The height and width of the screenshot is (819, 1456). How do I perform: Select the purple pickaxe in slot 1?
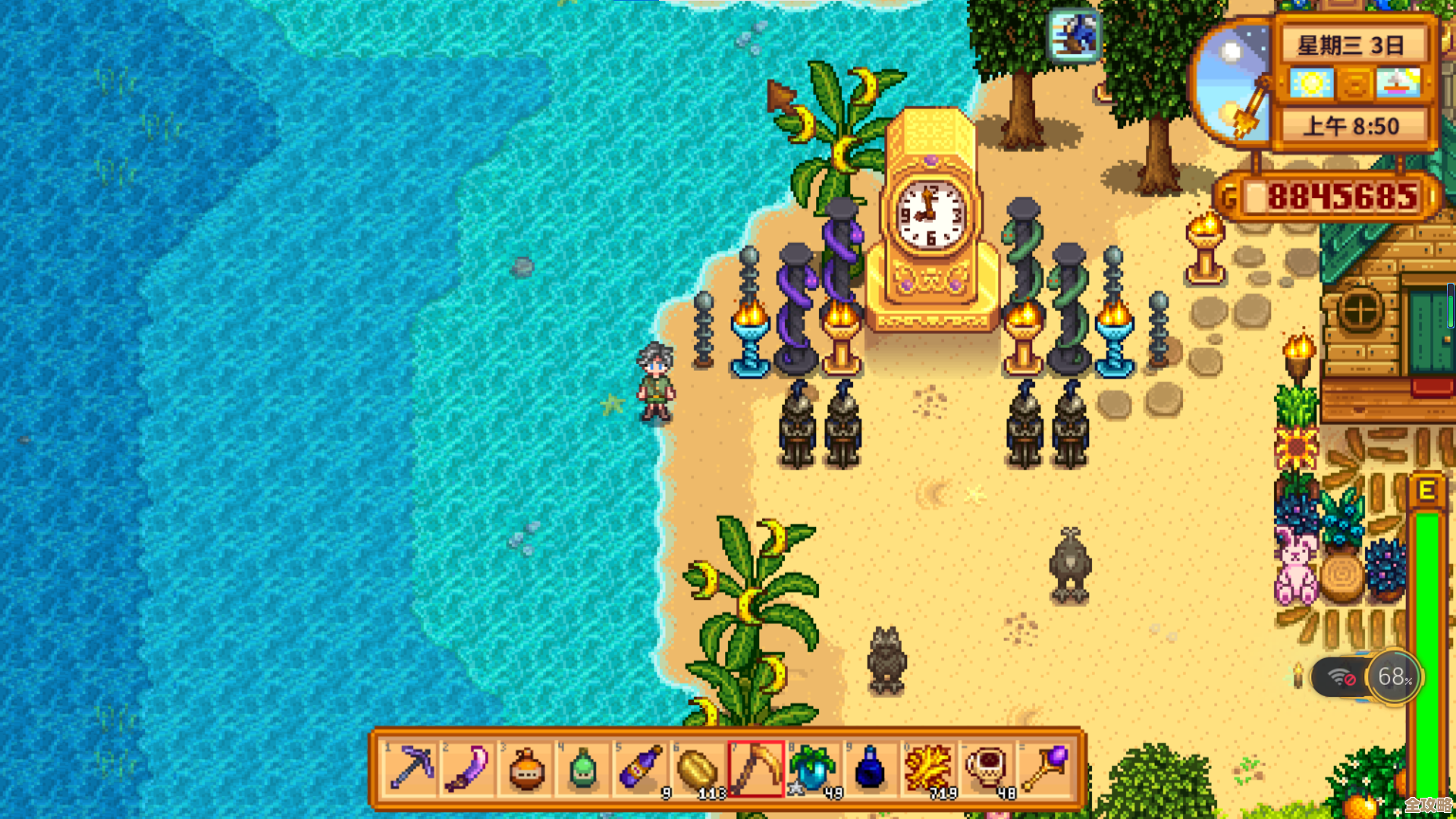[x=410, y=768]
